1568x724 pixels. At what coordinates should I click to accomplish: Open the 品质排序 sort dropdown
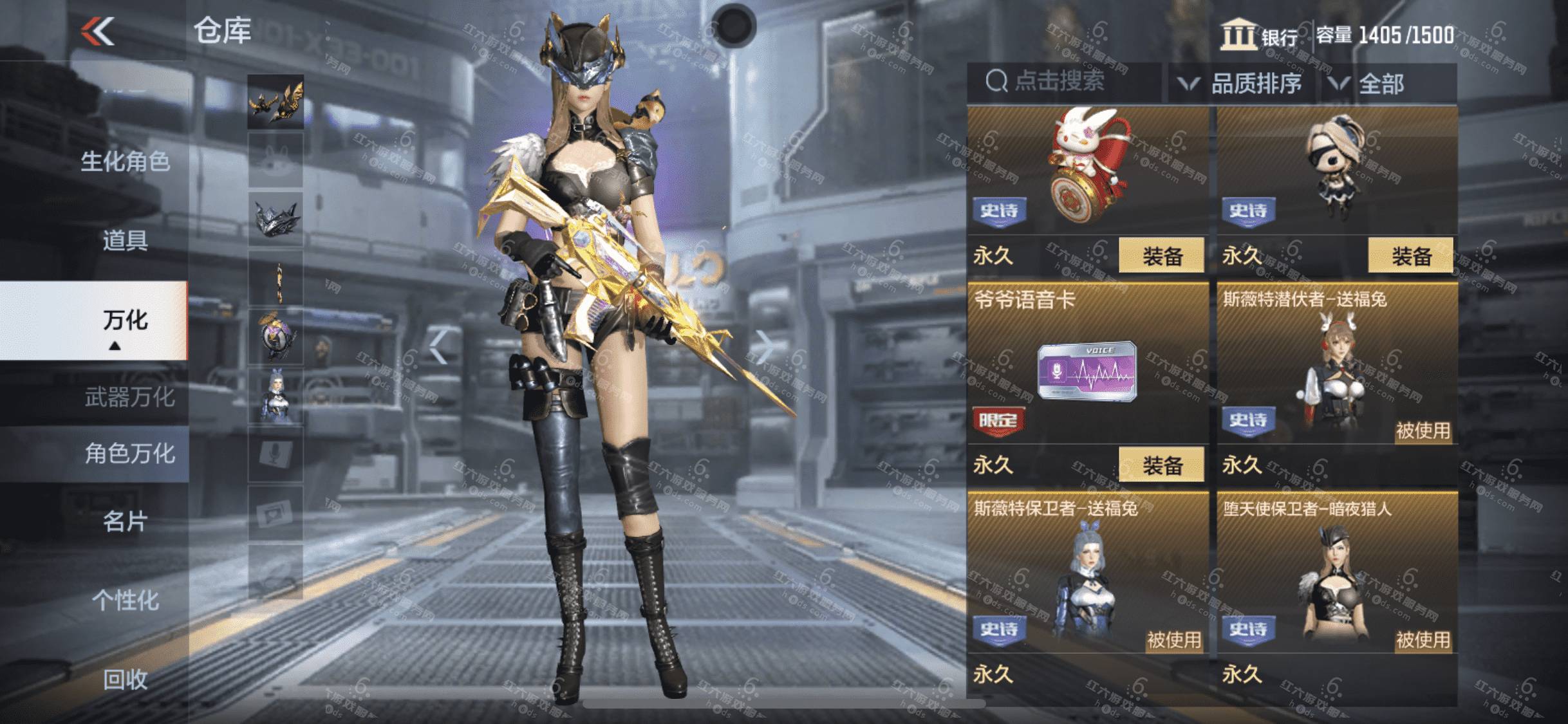(x=1240, y=84)
